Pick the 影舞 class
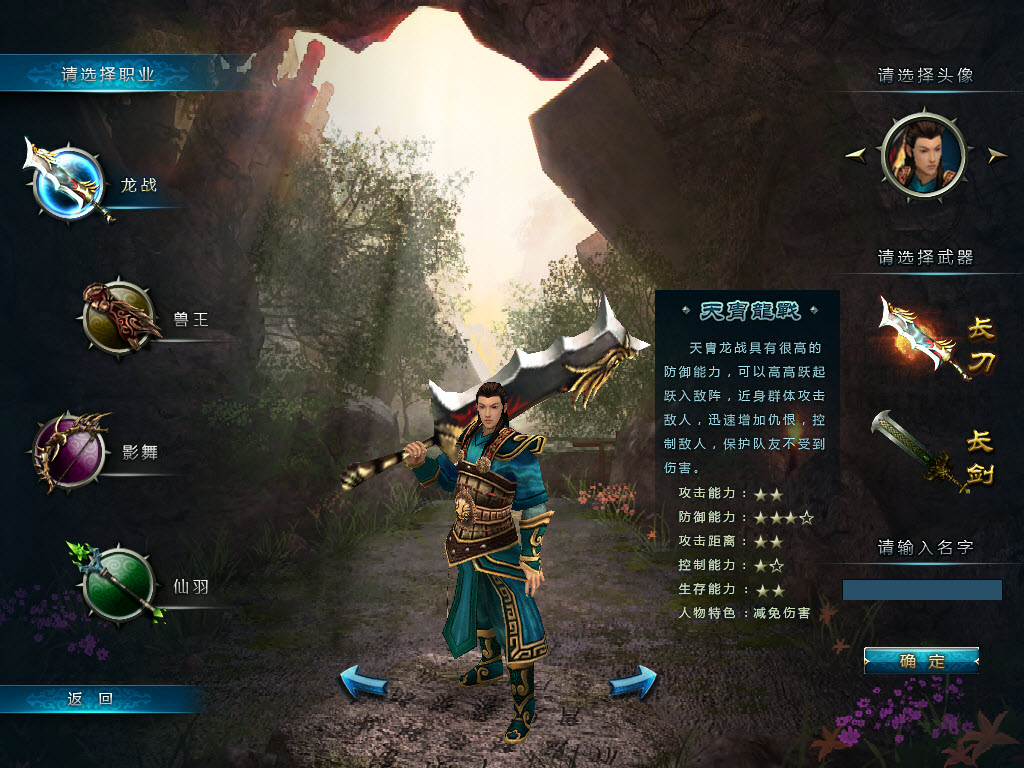Screen dimensions: 1024x768 [69, 452]
